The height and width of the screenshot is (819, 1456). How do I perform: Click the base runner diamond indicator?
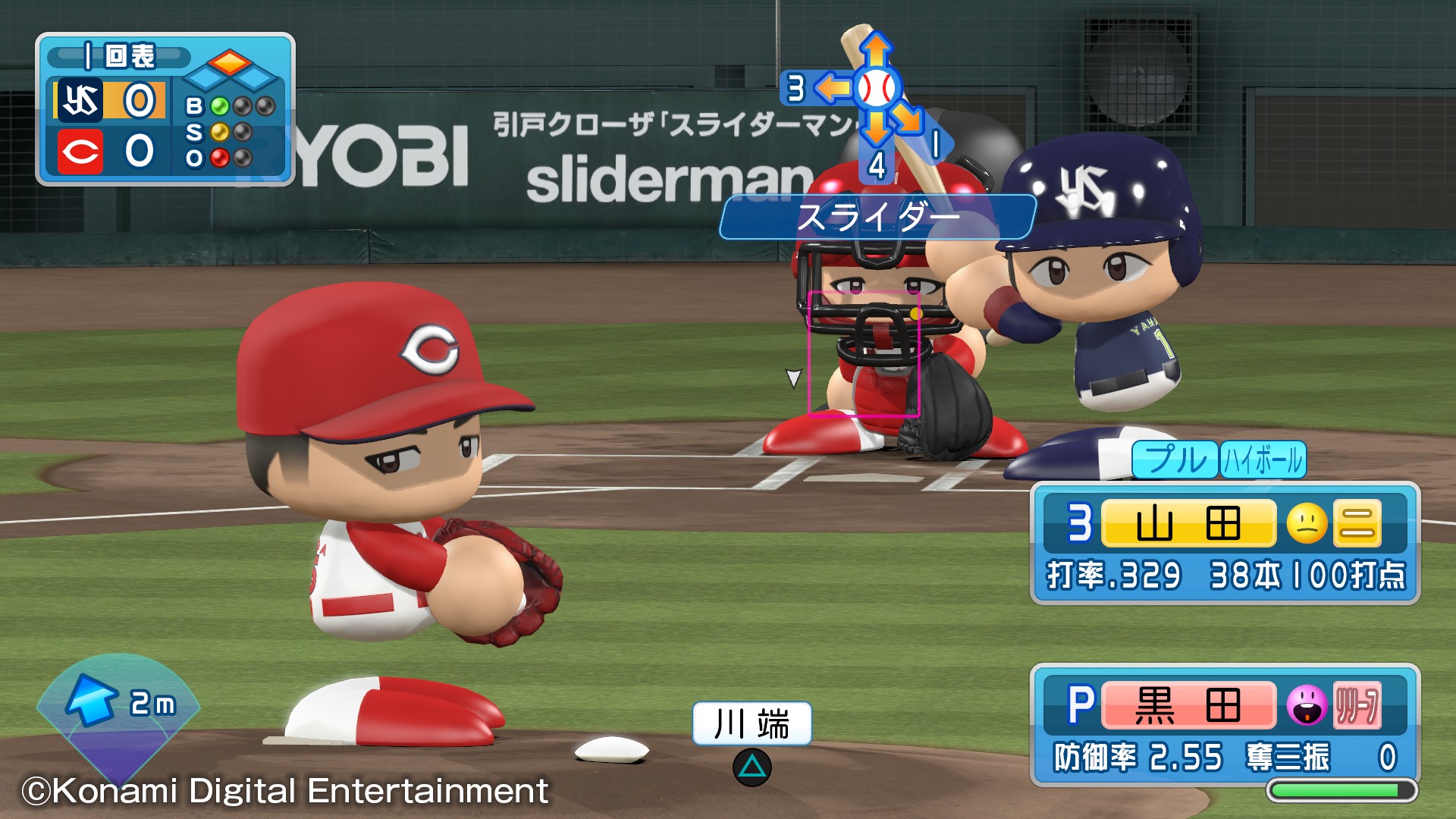[231, 69]
